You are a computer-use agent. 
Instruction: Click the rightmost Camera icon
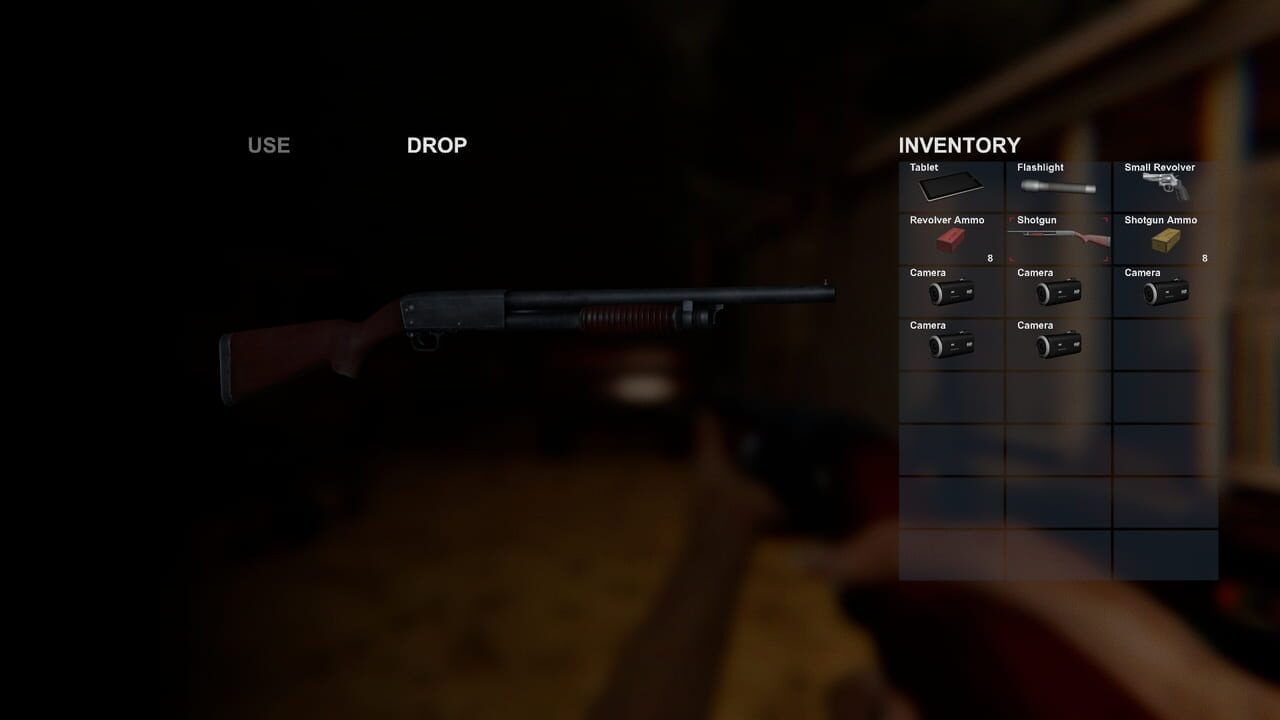tap(1164, 291)
